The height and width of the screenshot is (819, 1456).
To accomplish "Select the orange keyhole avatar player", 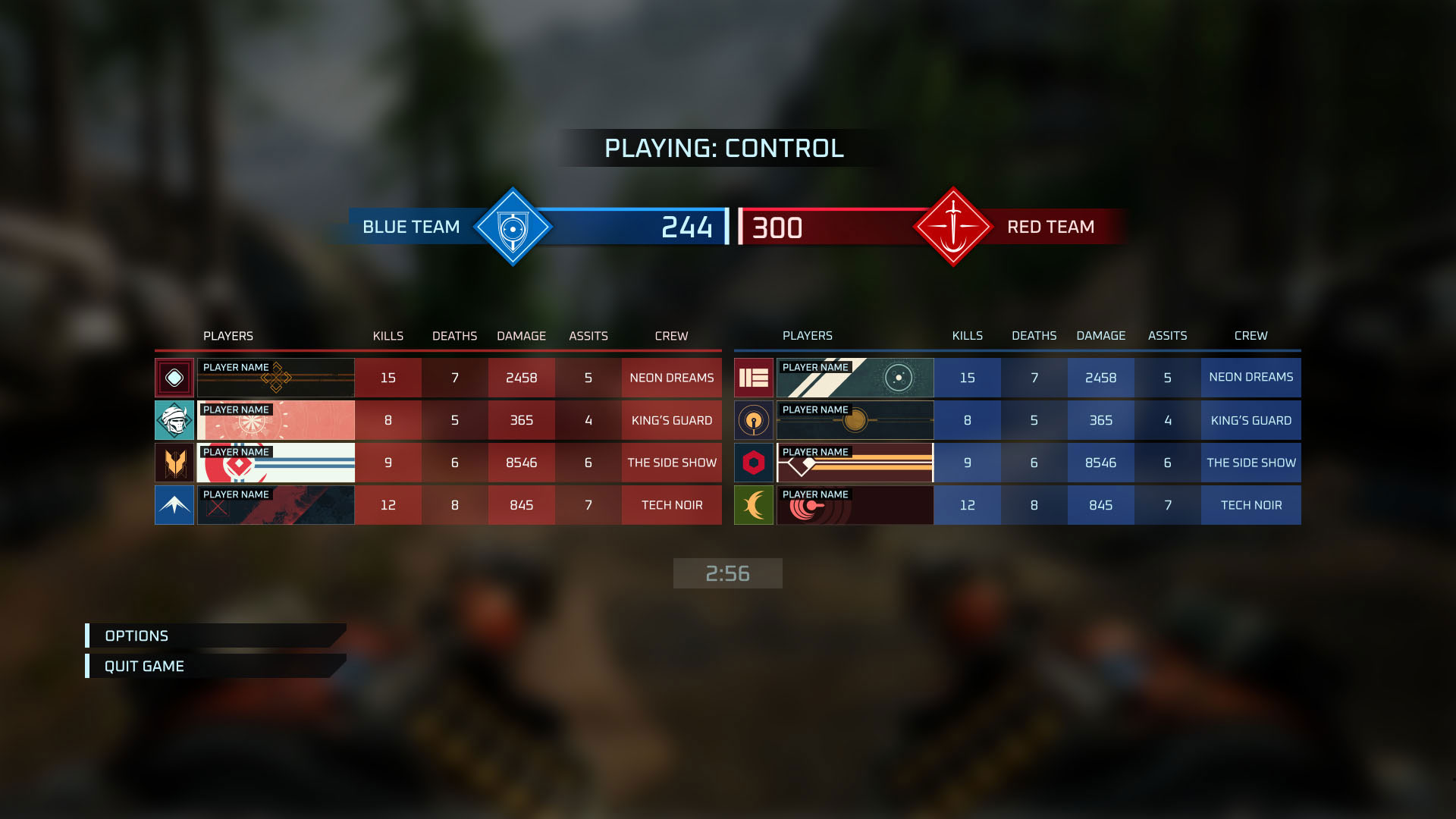I will [x=754, y=420].
